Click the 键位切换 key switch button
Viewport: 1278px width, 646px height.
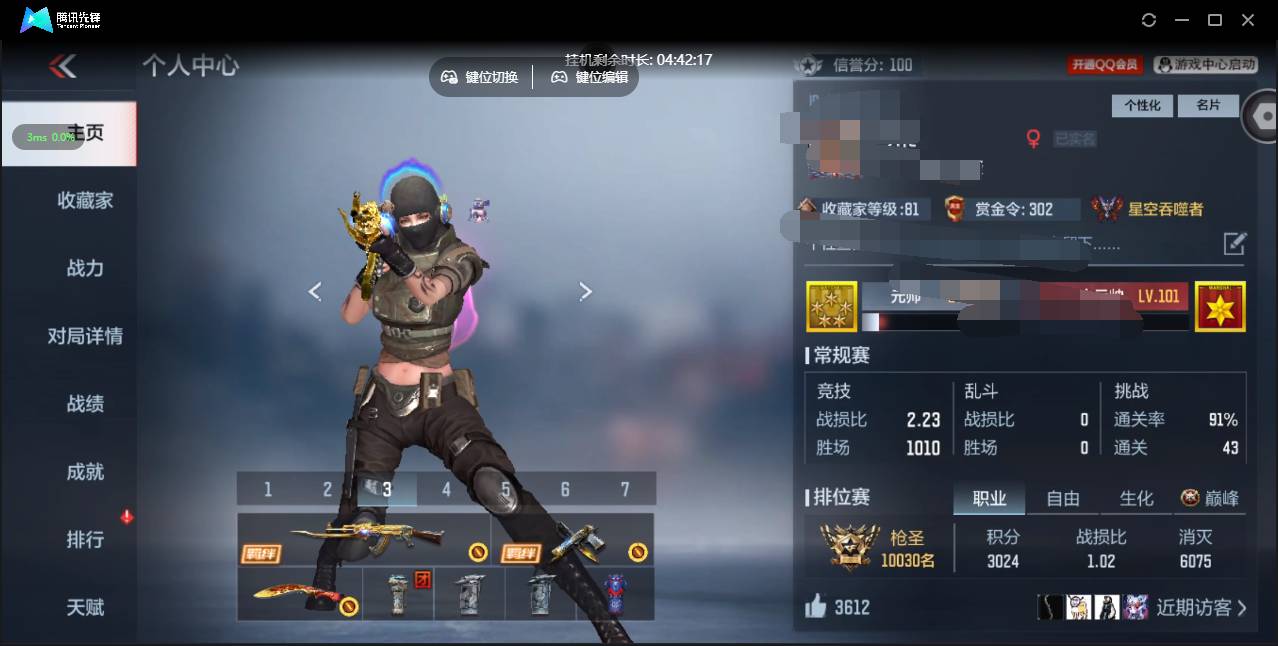tap(480, 77)
